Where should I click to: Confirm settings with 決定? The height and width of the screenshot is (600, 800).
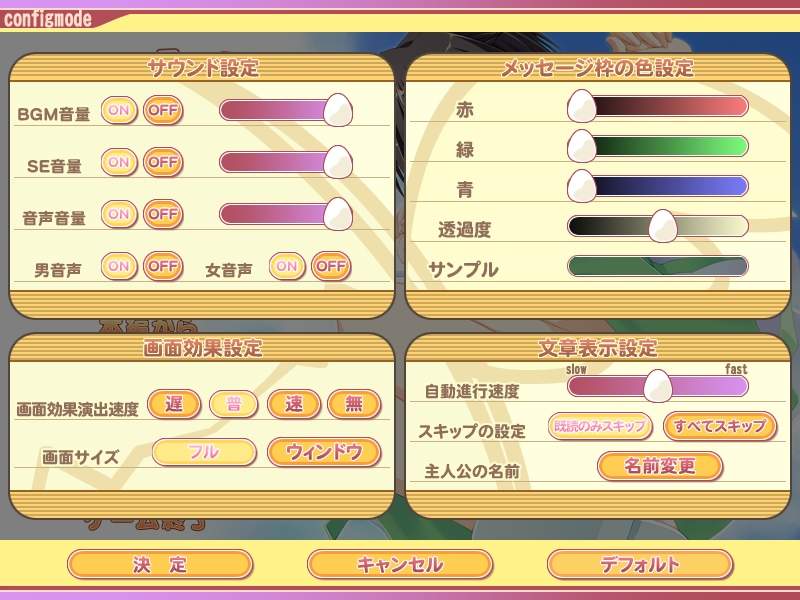160,565
